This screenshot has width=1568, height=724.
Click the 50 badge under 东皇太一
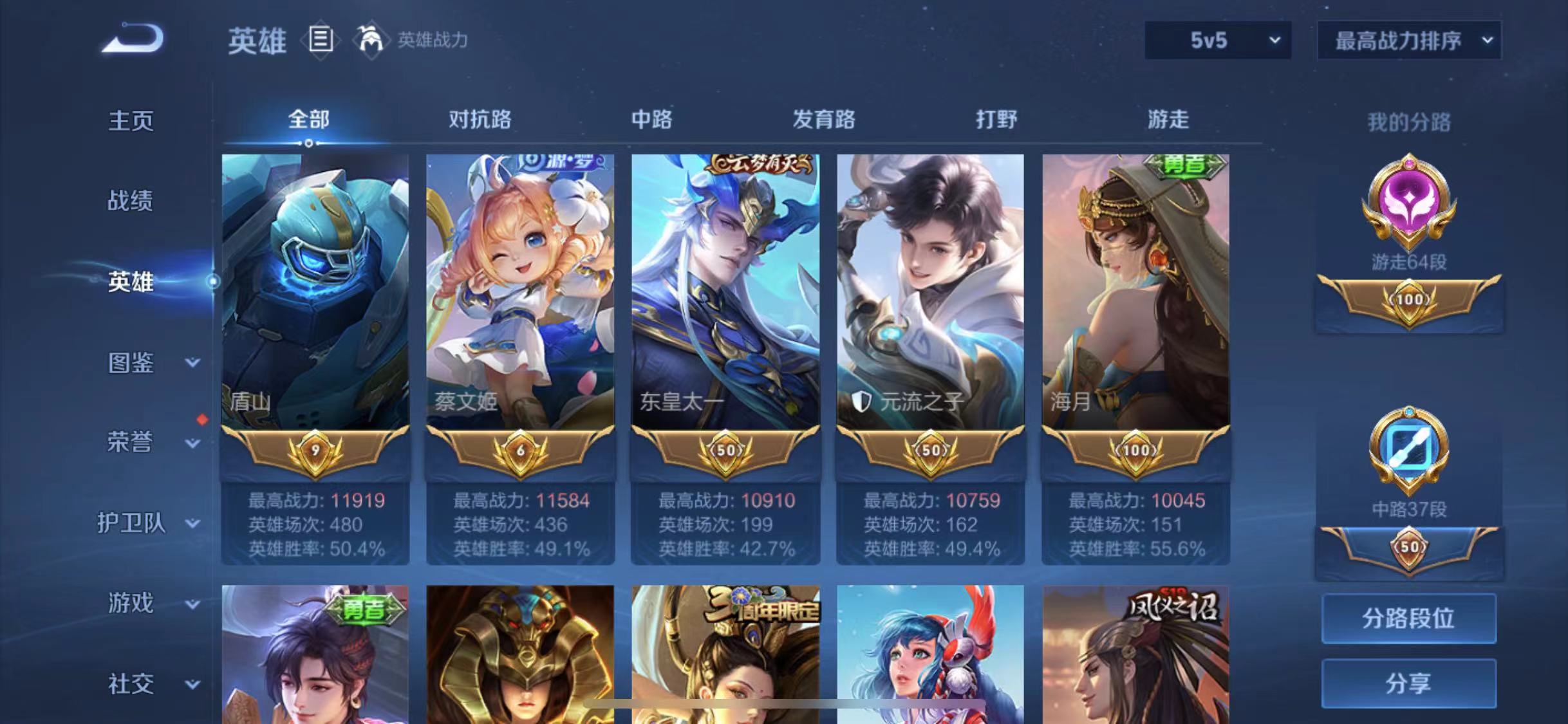click(725, 450)
